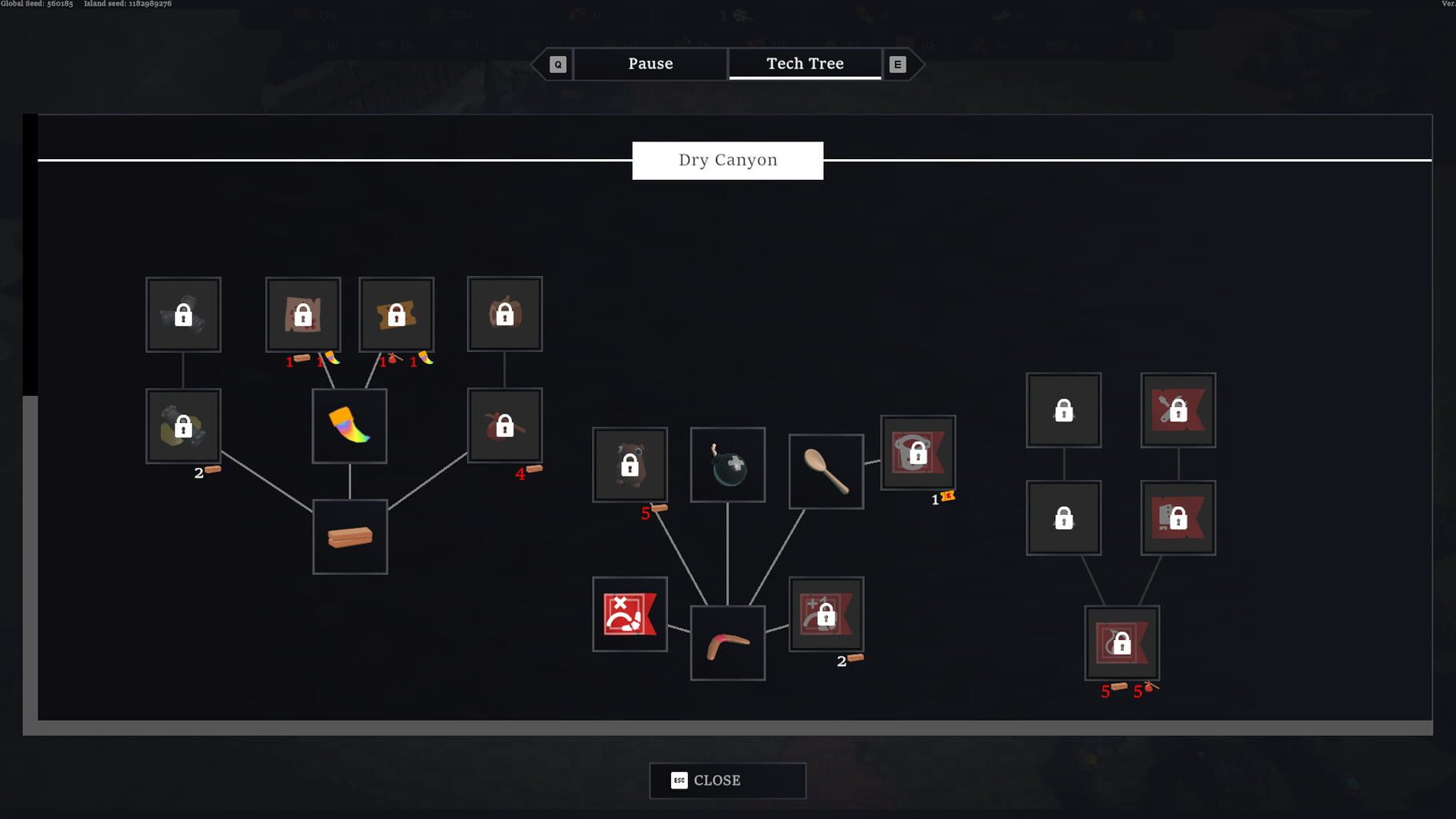This screenshot has height=819, width=1456.
Task: Click the ESC CLOSE button
Action: tap(726, 780)
